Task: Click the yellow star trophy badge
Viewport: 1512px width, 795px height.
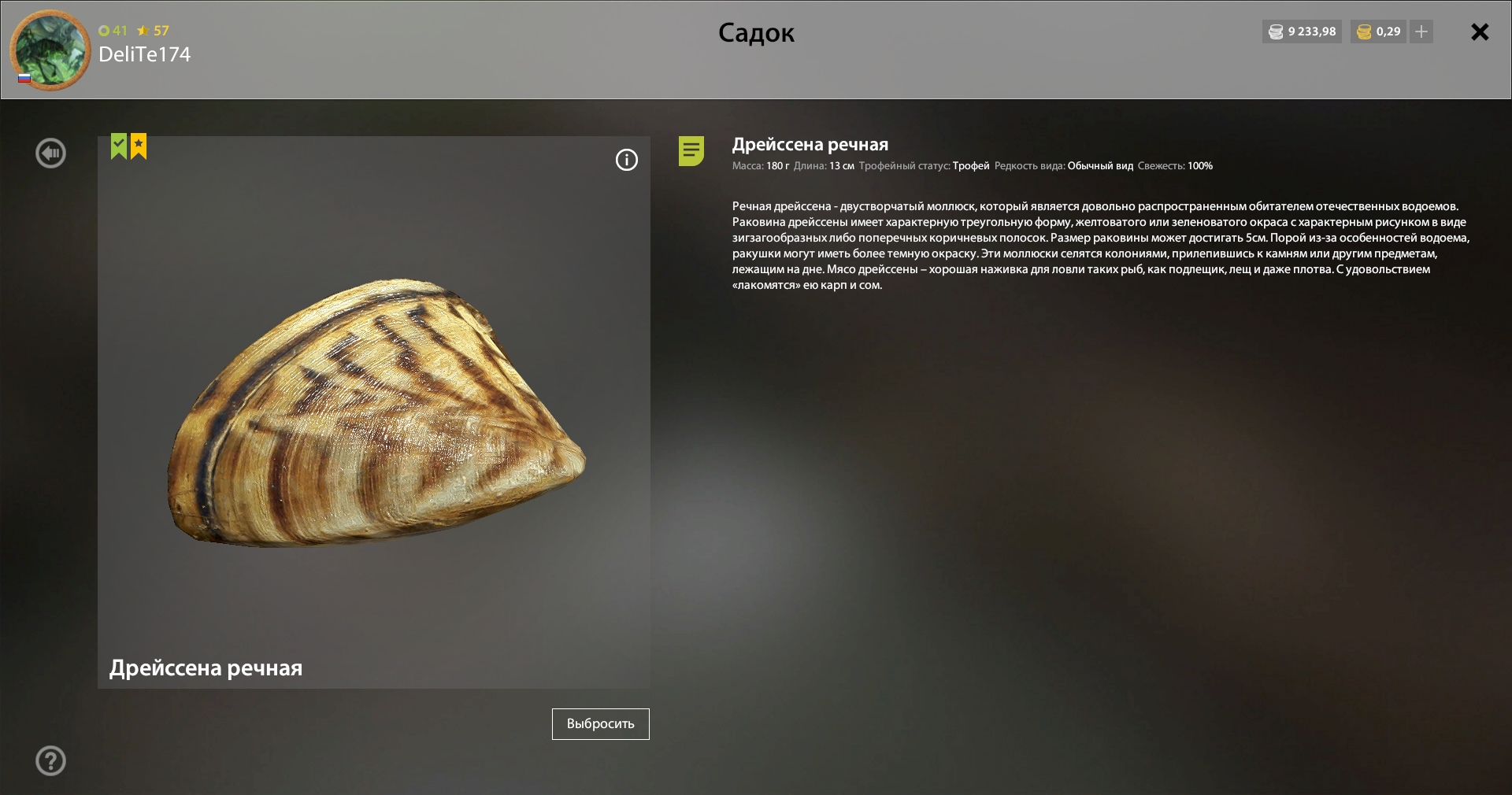Action: click(x=139, y=146)
